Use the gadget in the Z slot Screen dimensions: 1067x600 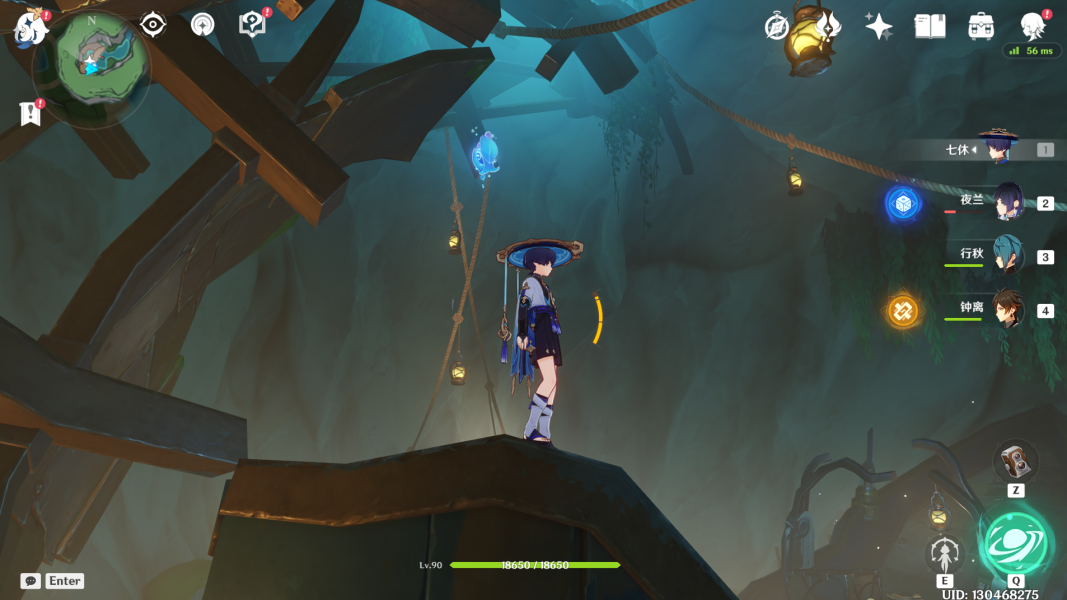click(x=1015, y=462)
